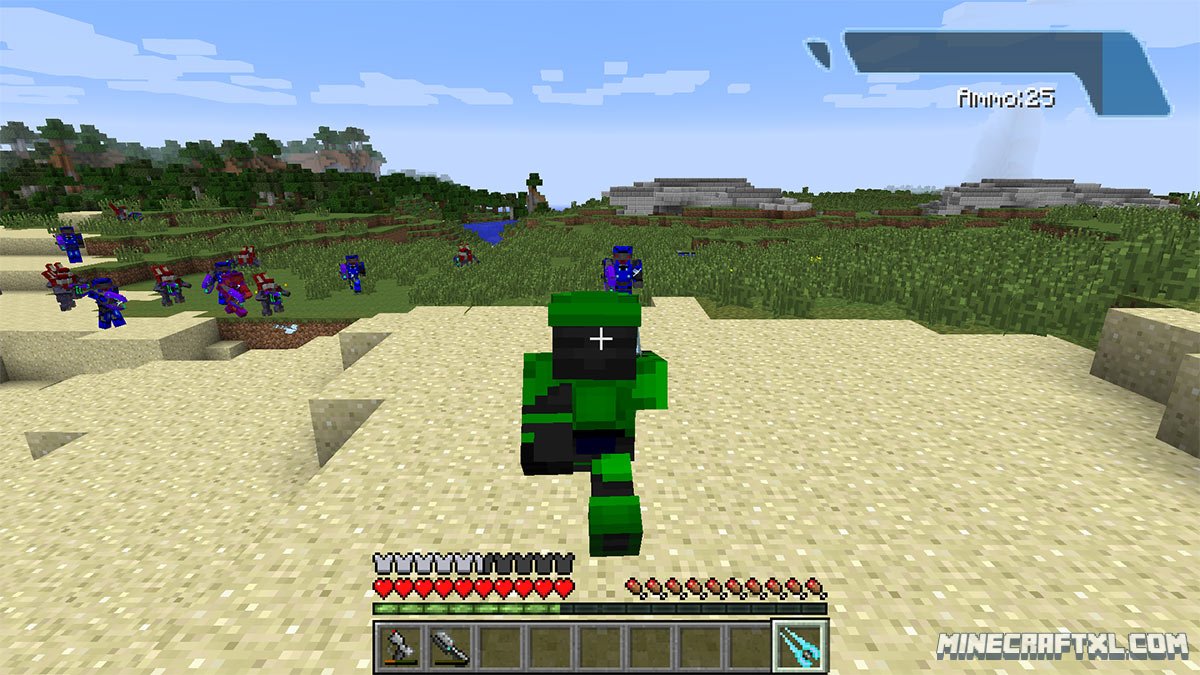Choose the second hotbar slot's long-barreled weapon
The image size is (1200, 675).
click(x=450, y=646)
